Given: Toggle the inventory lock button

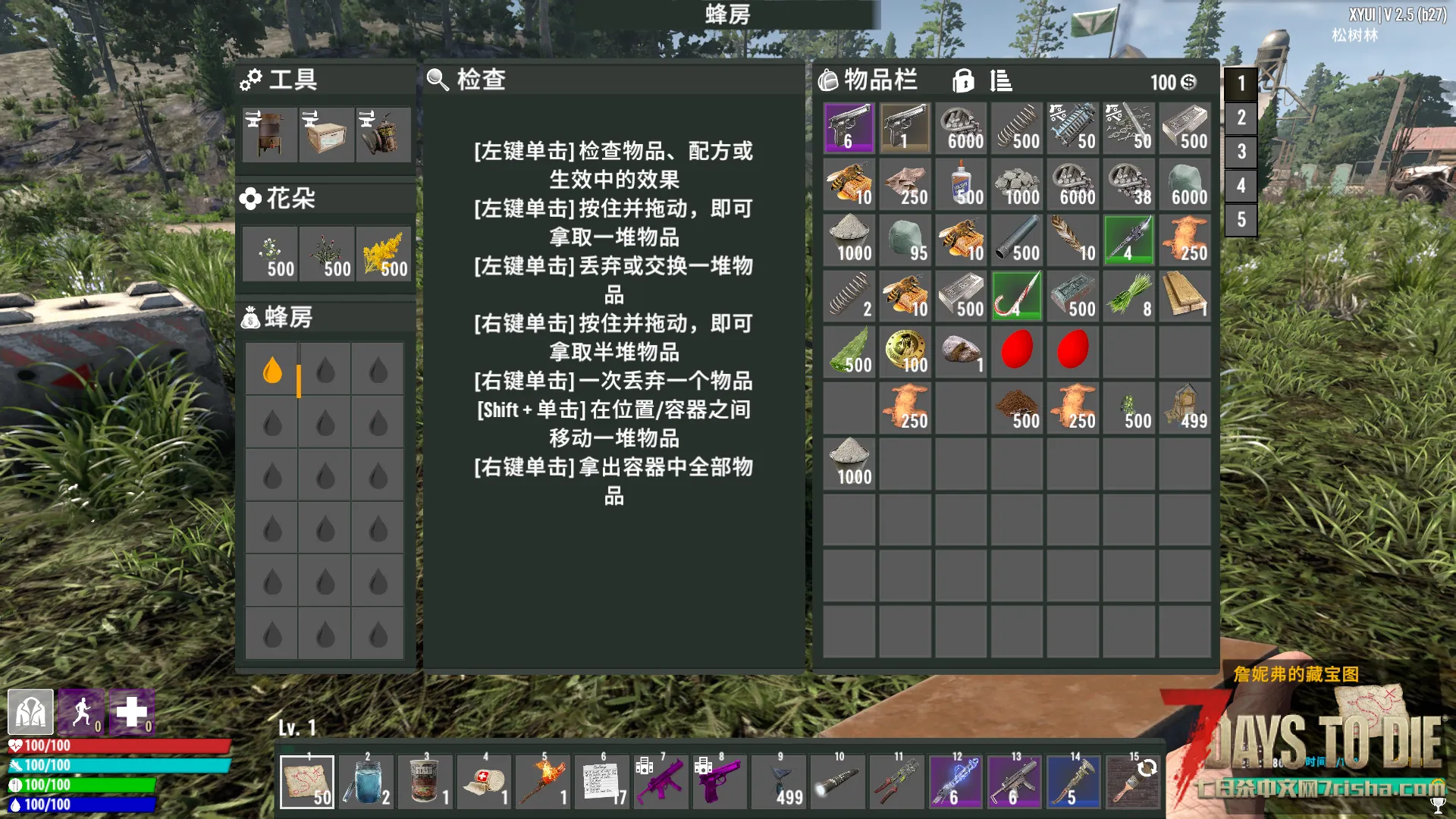Looking at the screenshot, I should click(963, 80).
